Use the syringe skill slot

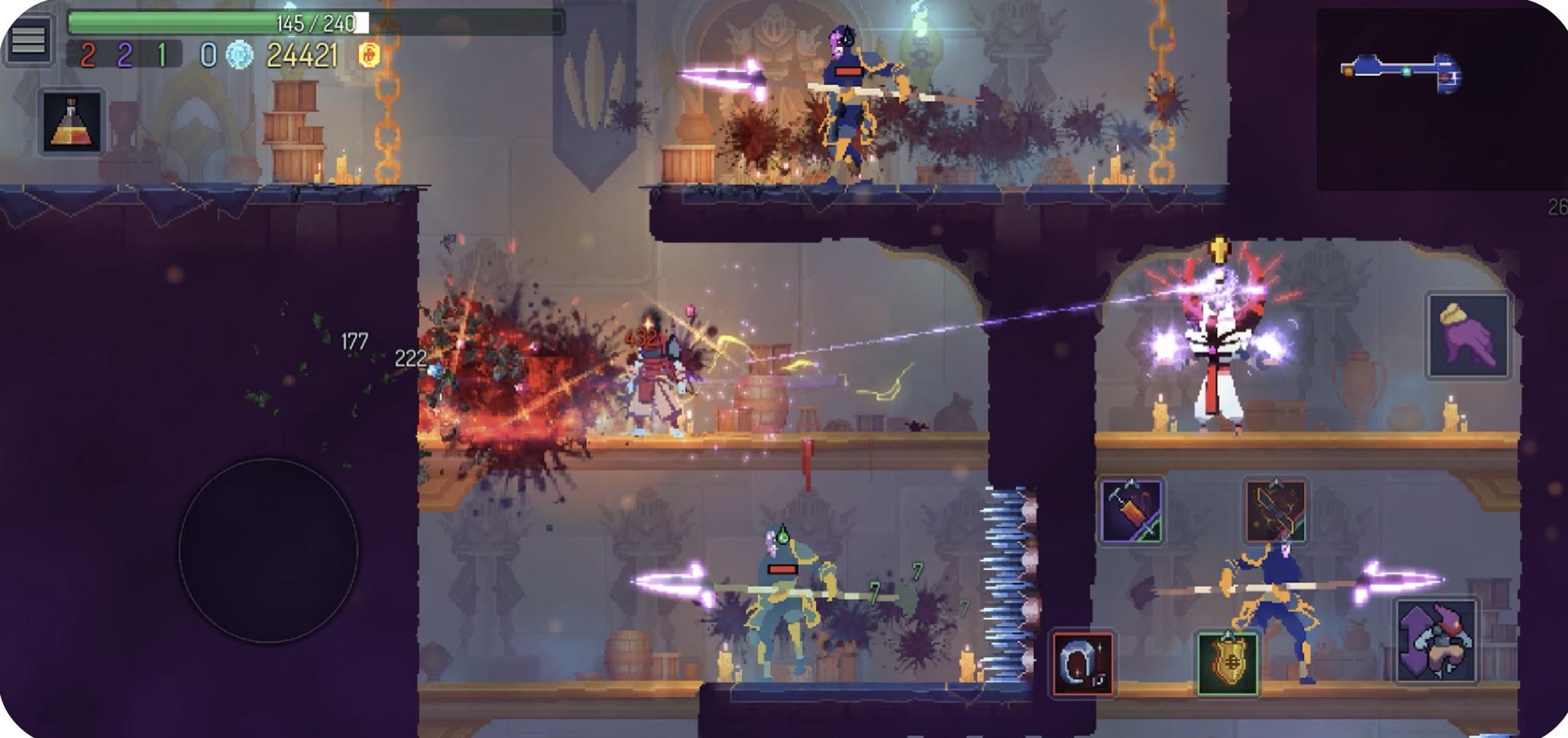click(1131, 511)
